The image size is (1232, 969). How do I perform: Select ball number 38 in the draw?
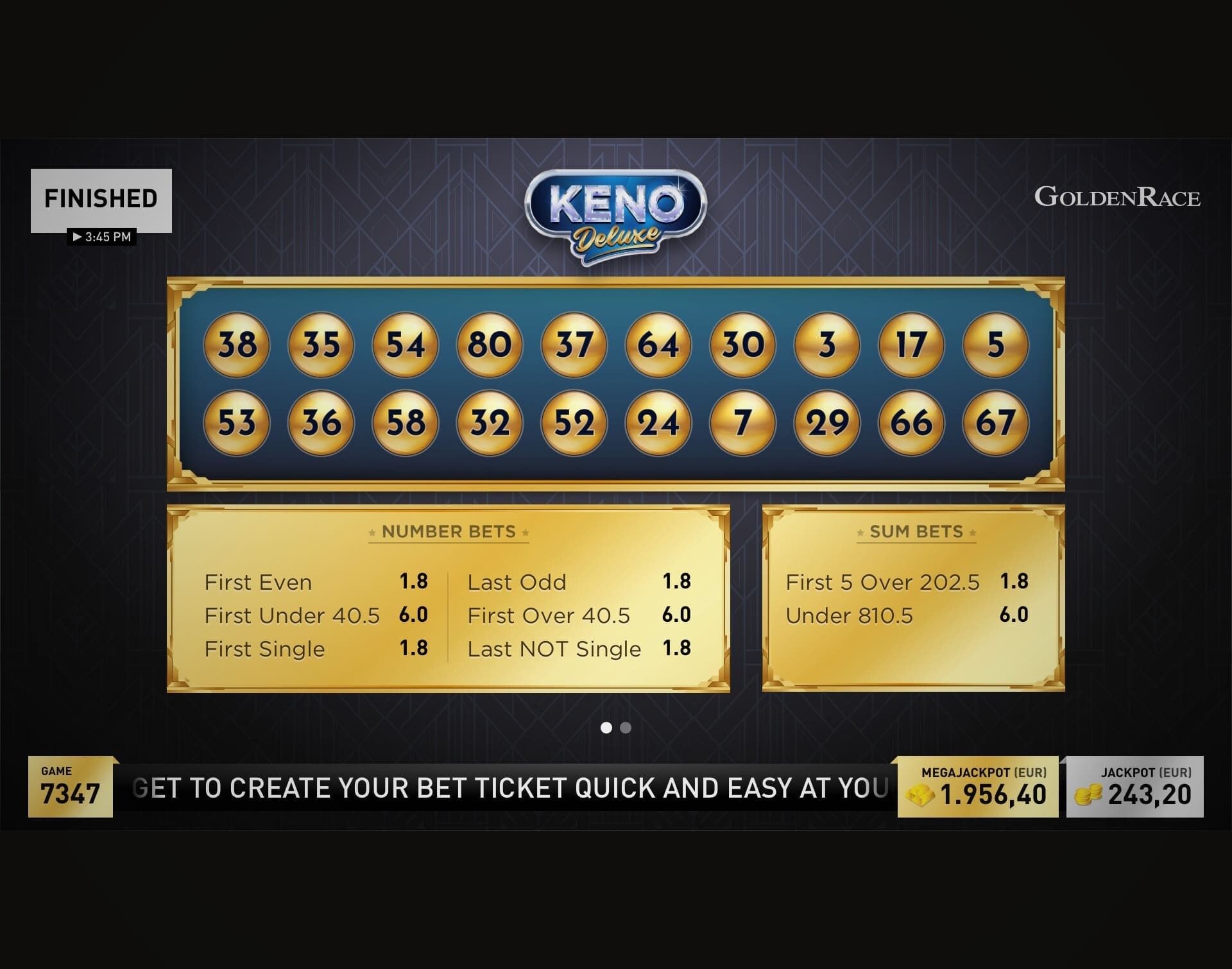click(x=236, y=345)
